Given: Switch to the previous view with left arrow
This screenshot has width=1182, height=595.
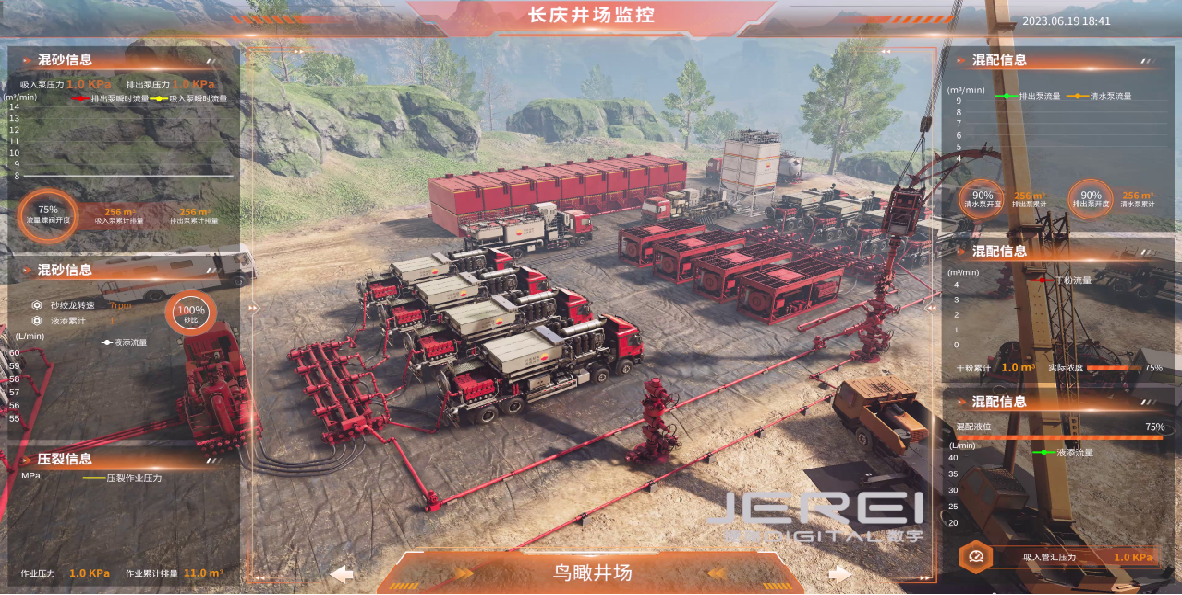Looking at the screenshot, I should [343, 574].
